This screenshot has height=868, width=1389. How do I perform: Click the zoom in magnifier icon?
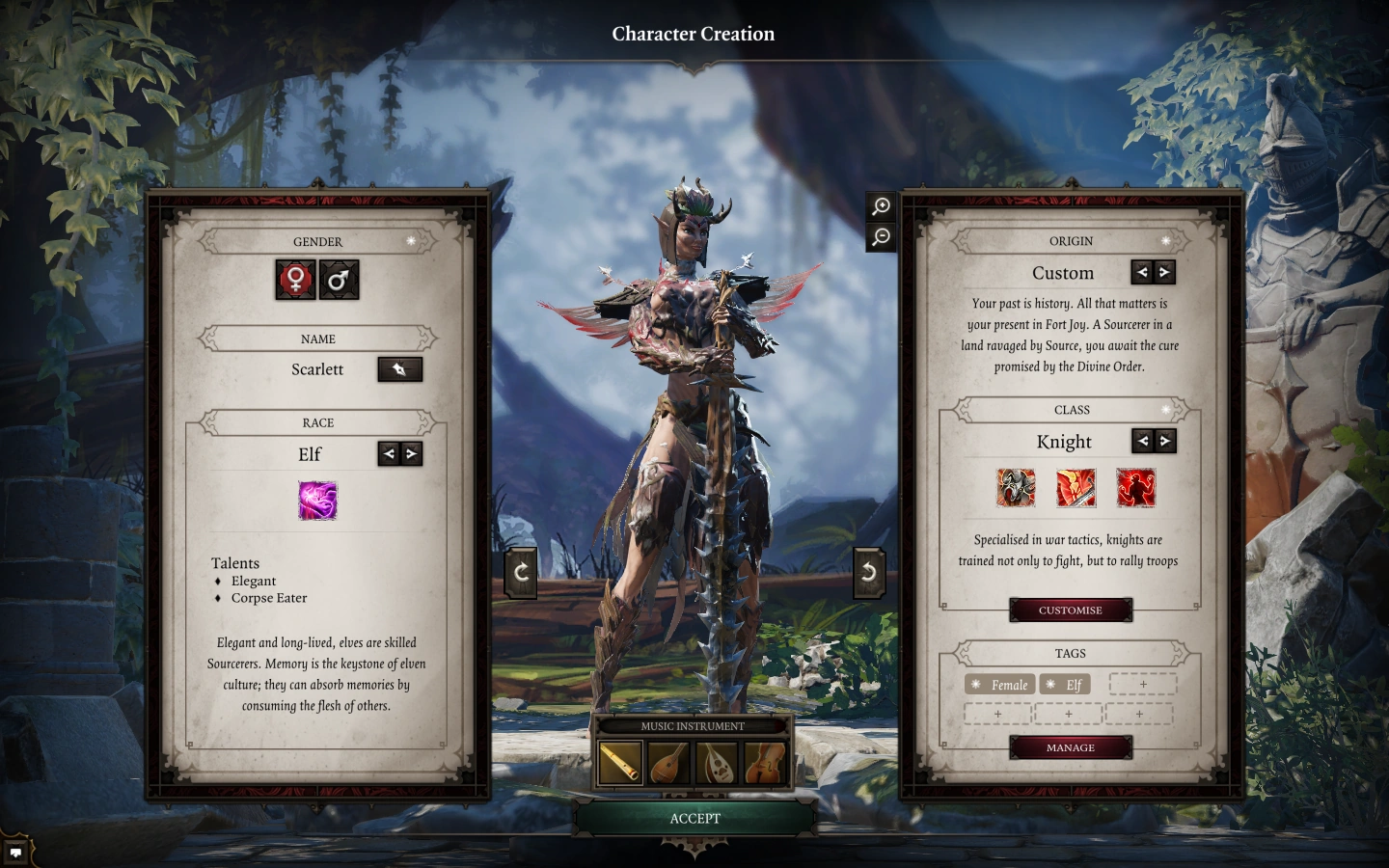point(880,205)
